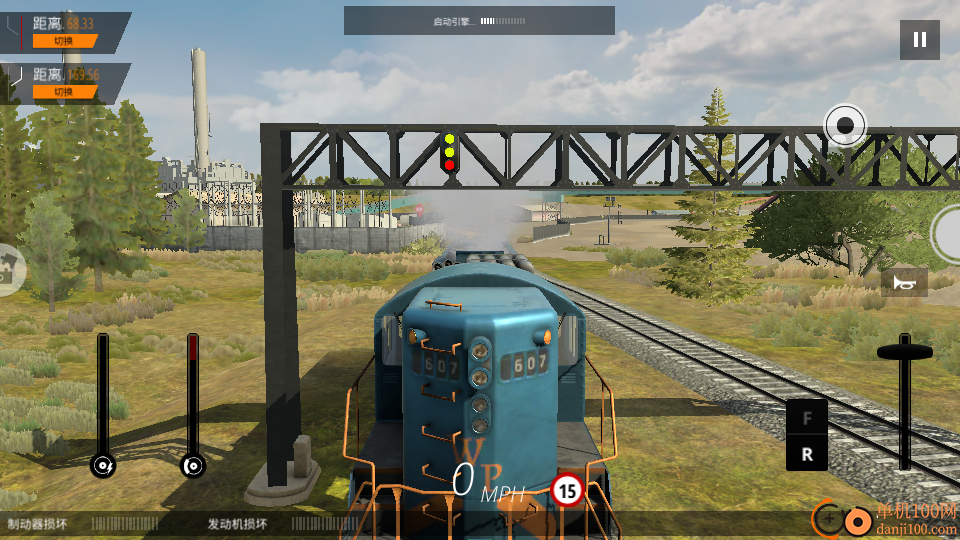Select the F forward direction
Image resolution: width=960 pixels, height=540 pixels.
point(807,418)
